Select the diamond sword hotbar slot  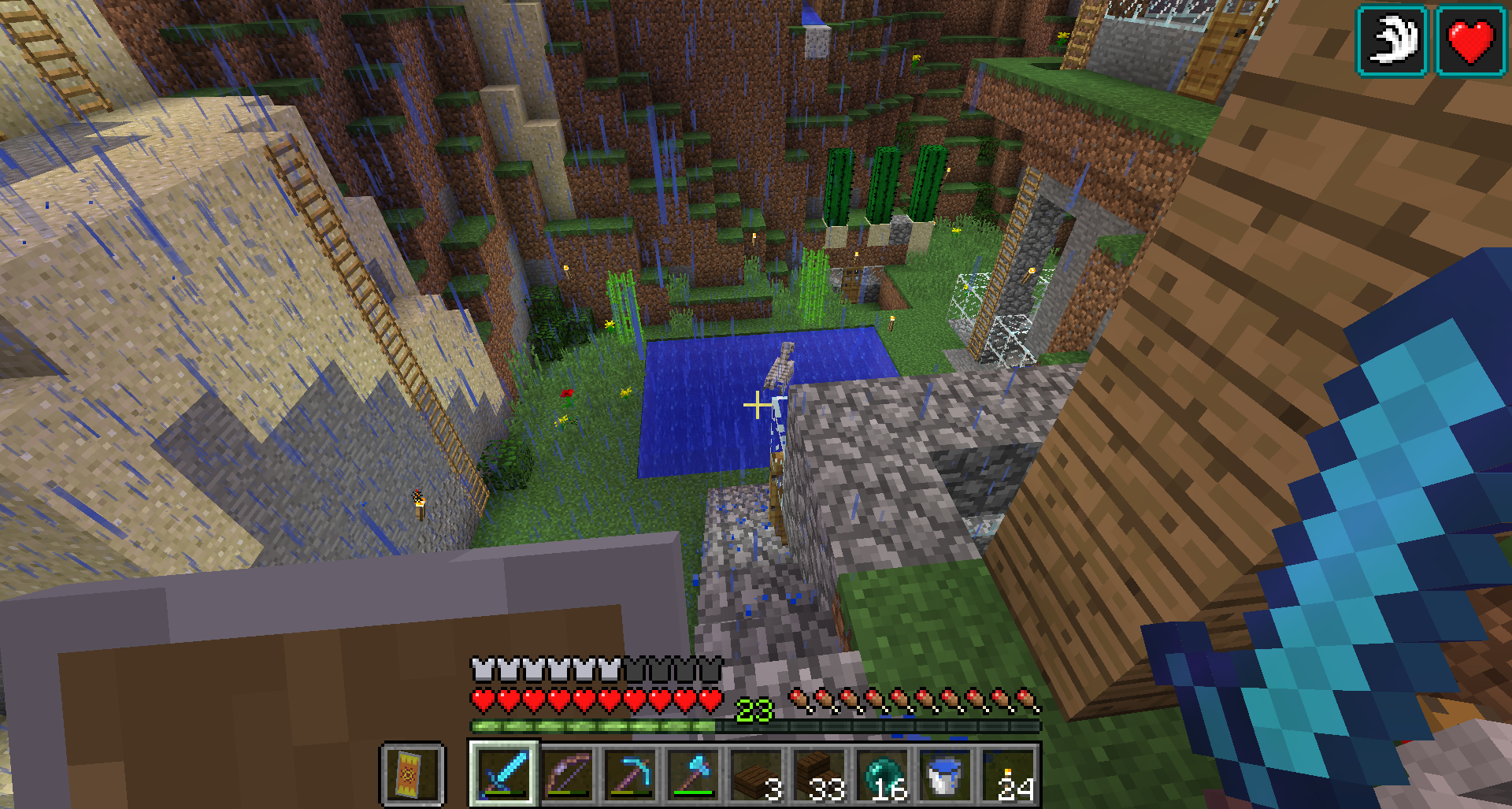click(x=504, y=774)
